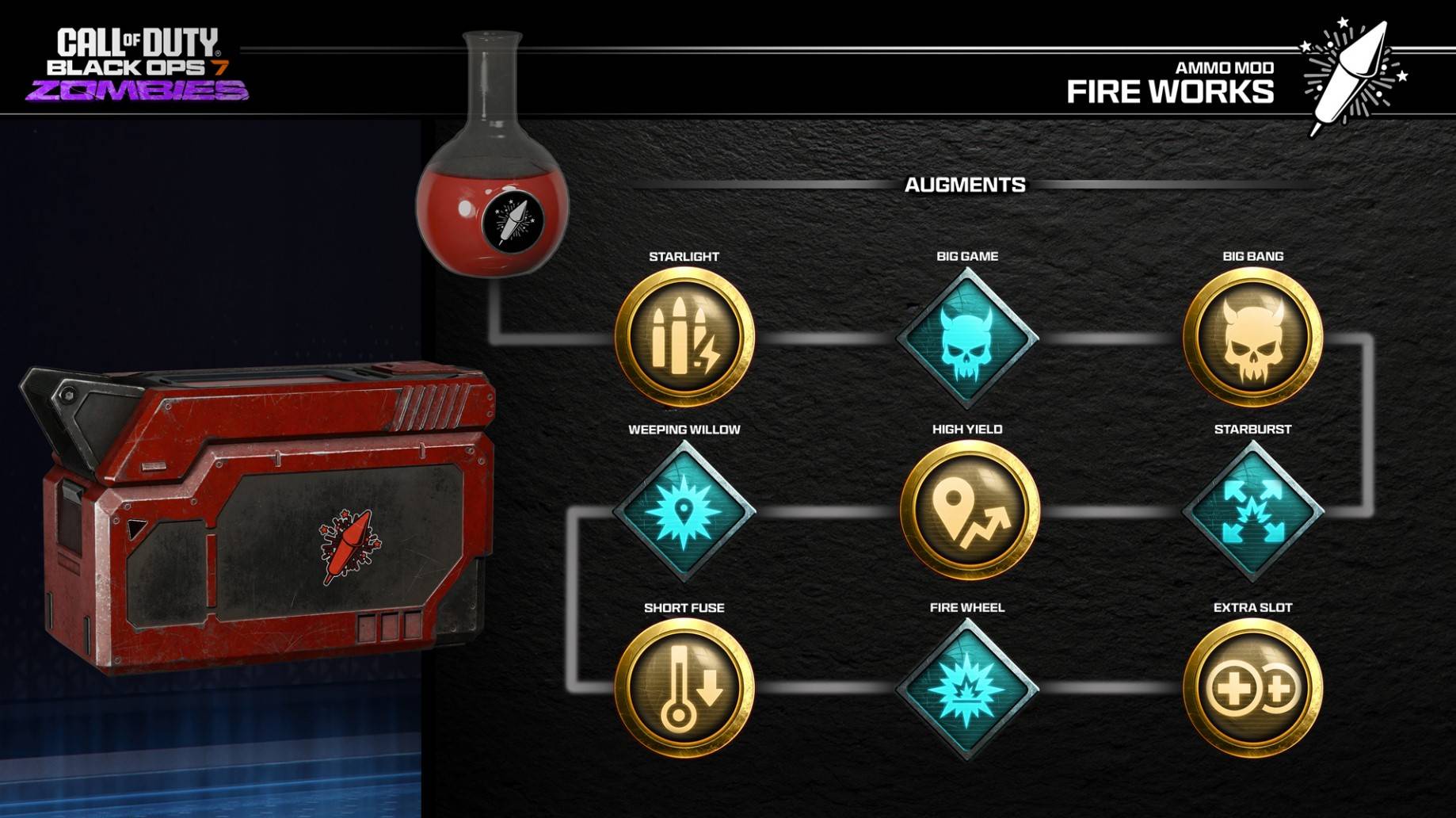Select the Weeping Willow augment
The image size is (1456, 818).
pyautogui.click(x=684, y=511)
